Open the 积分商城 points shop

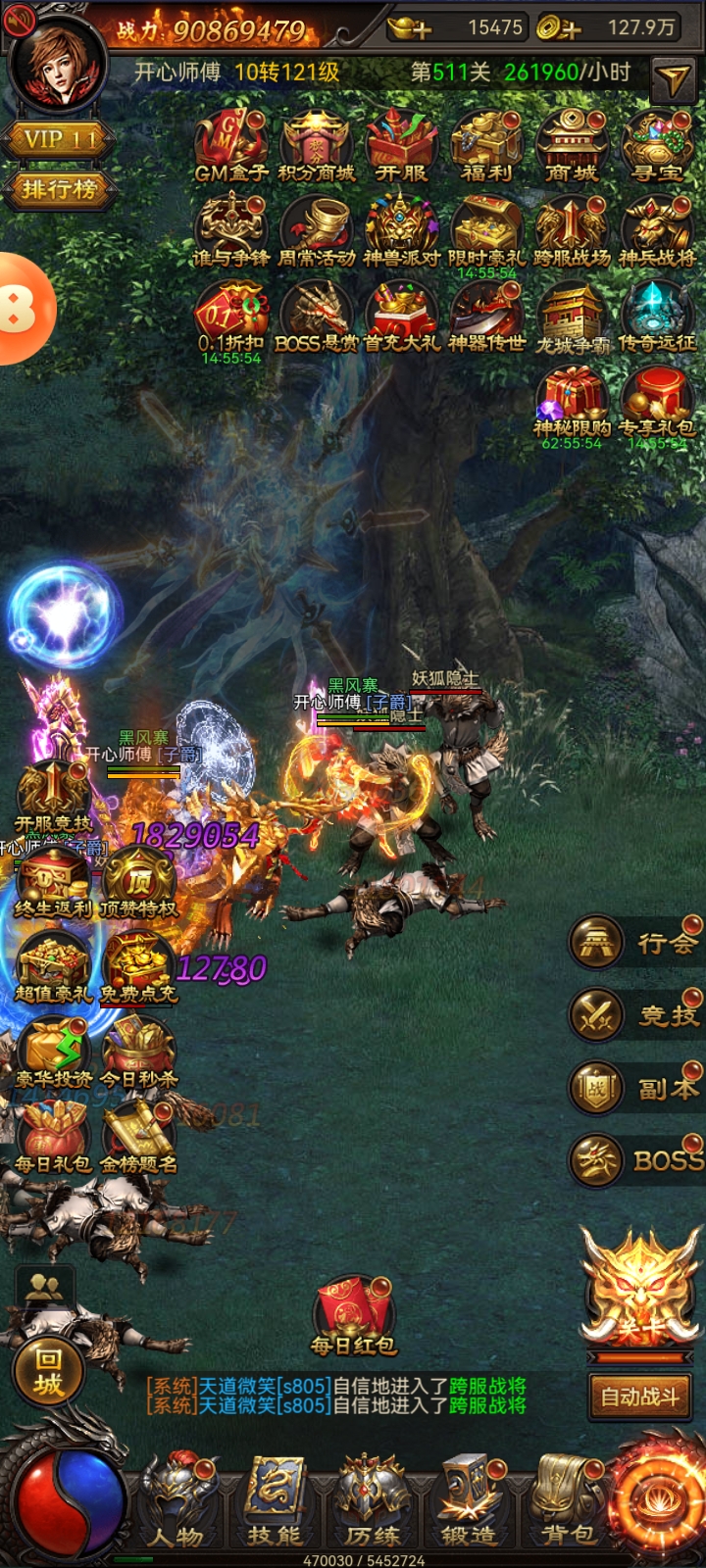pos(317,145)
